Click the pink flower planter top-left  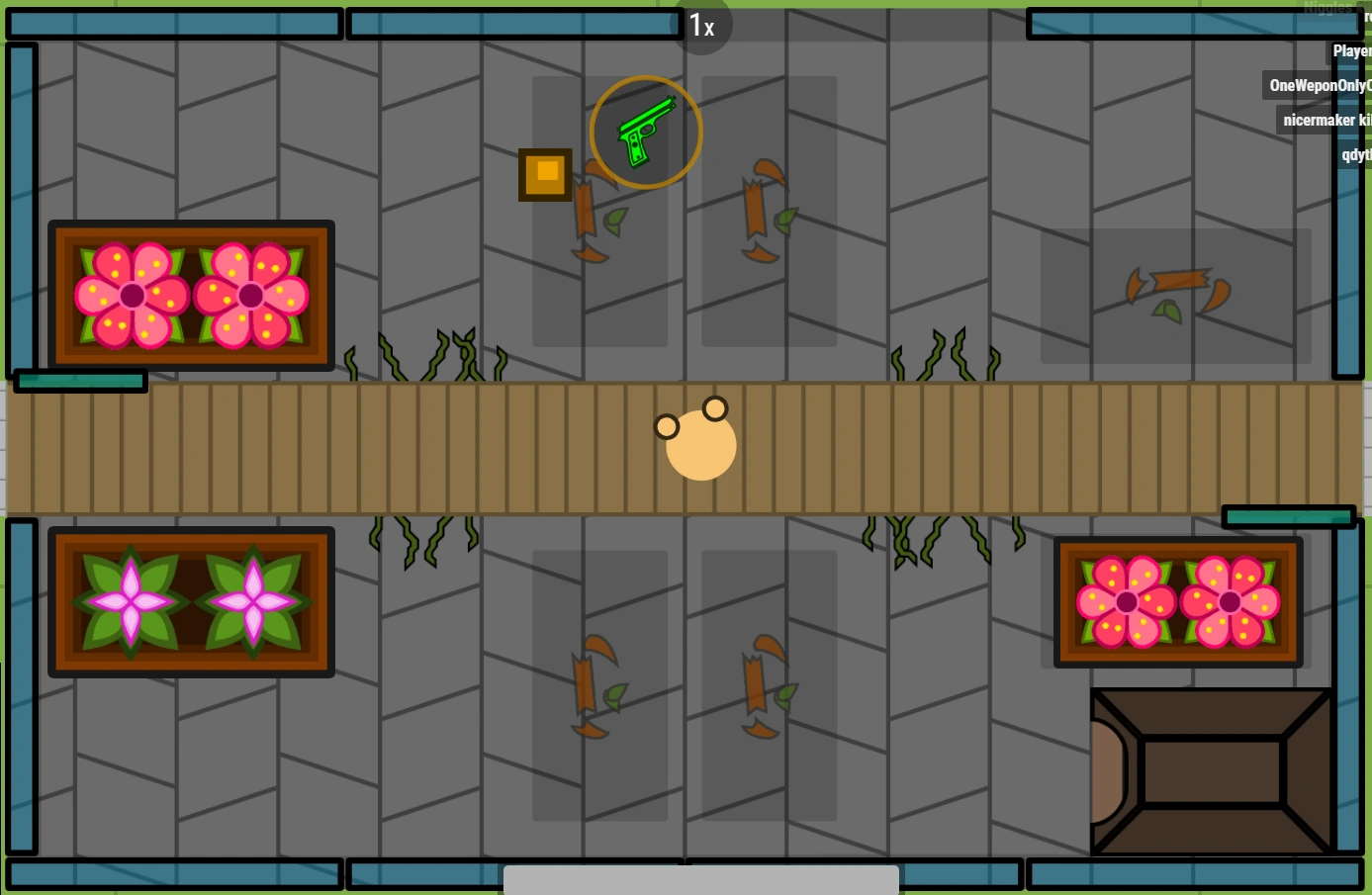[x=191, y=294]
